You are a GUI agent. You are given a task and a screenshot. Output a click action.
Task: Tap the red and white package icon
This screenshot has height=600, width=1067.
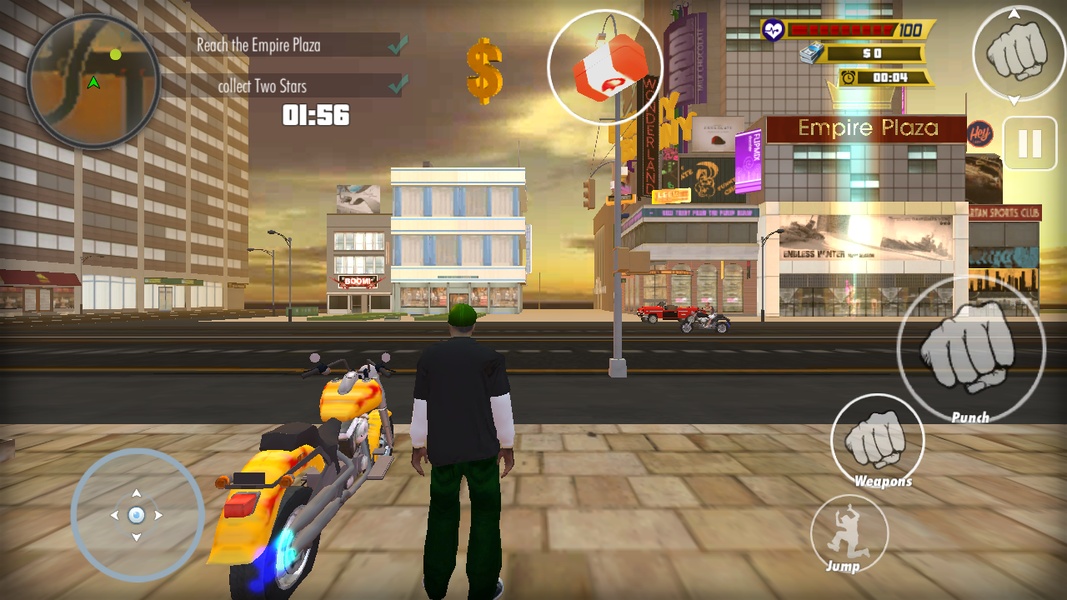click(x=604, y=66)
